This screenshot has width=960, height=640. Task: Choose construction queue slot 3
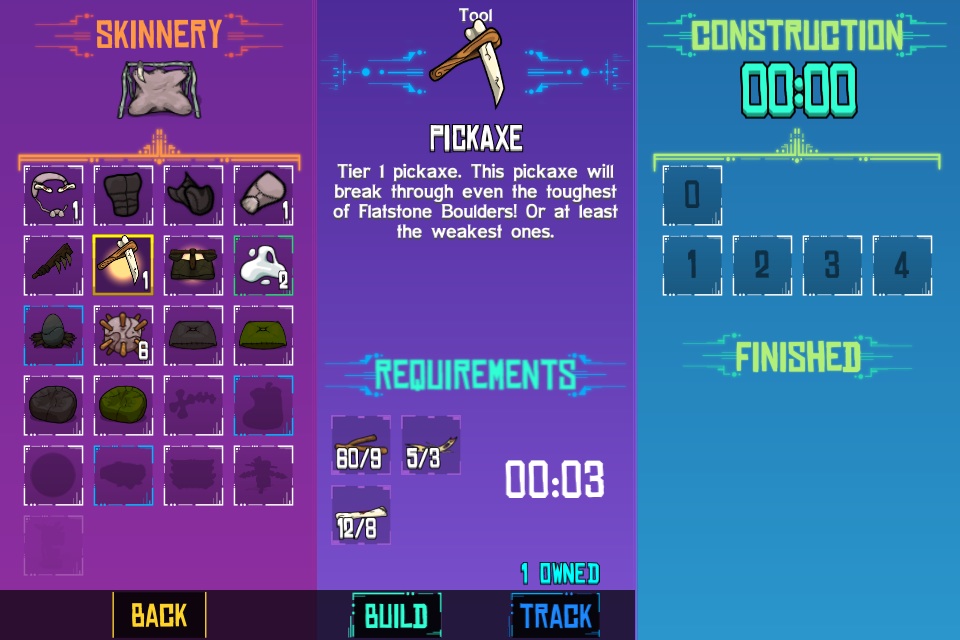(x=832, y=266)
